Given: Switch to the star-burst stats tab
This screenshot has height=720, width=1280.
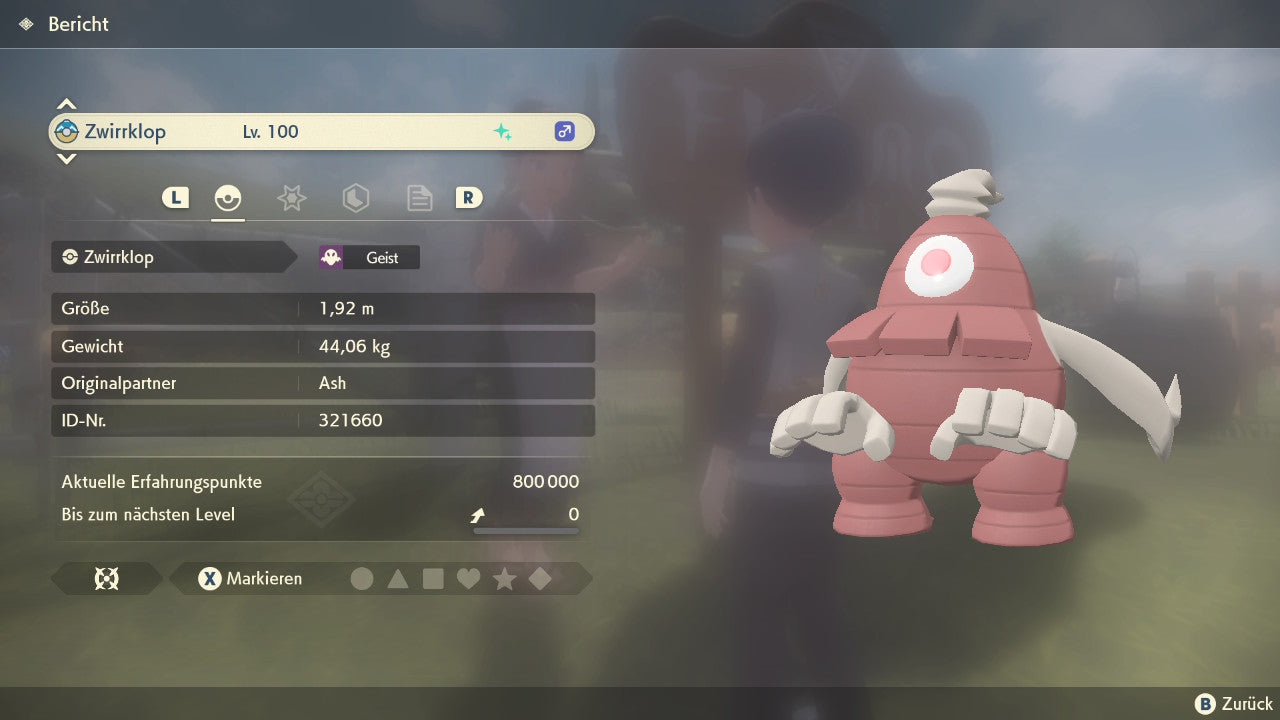Looking at the screenshot, I should (x=291, y=198).
